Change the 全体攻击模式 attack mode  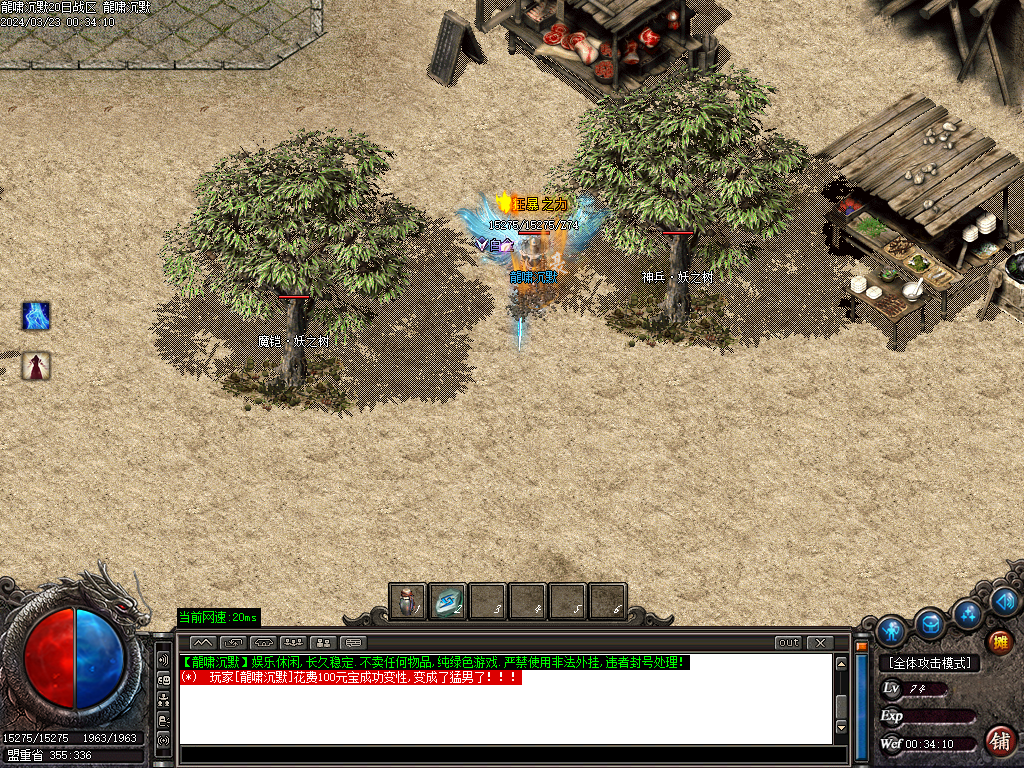pyautogui.click(x=929, y=663)
